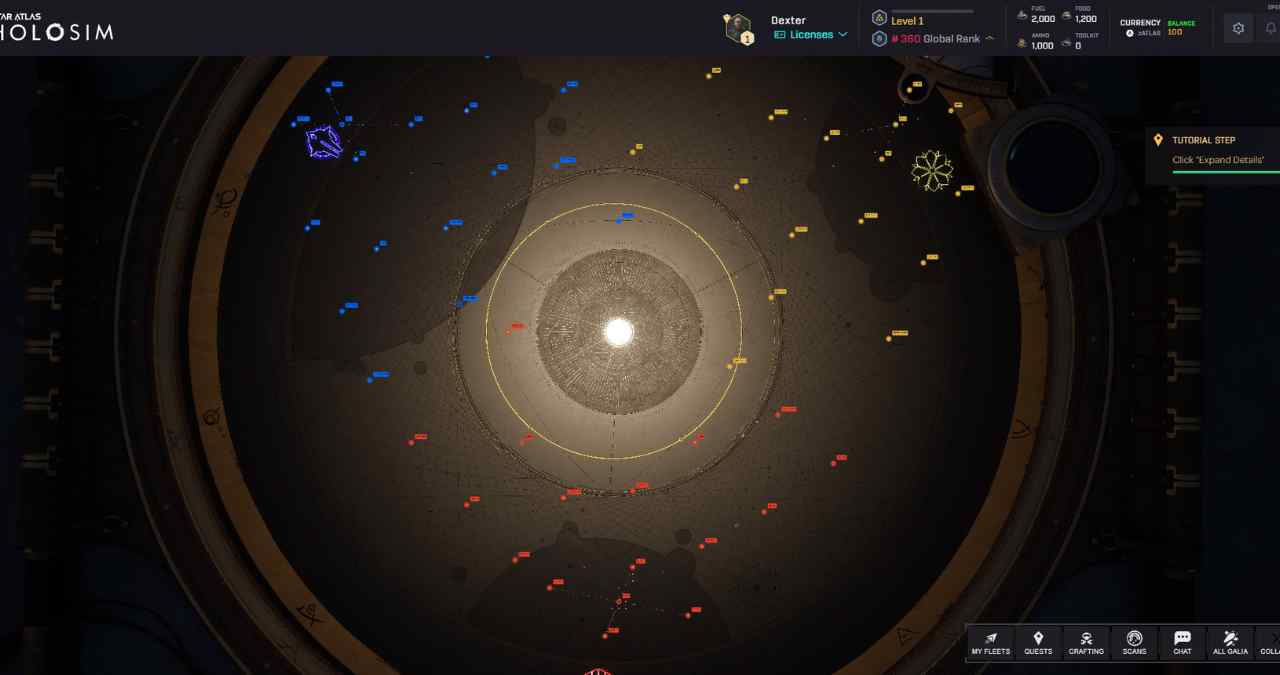Screen dimensions: 1280x675
Task: Select the All Galia button
Action: pyautogui.click(x=1230, y=643)
